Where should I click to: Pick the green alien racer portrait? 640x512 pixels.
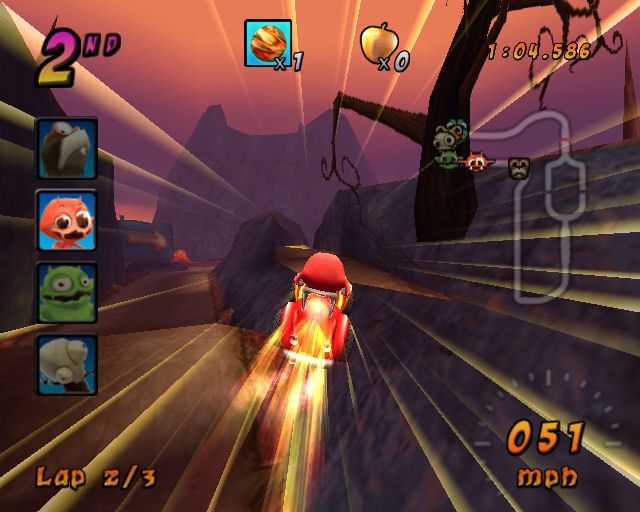point(67,292)
